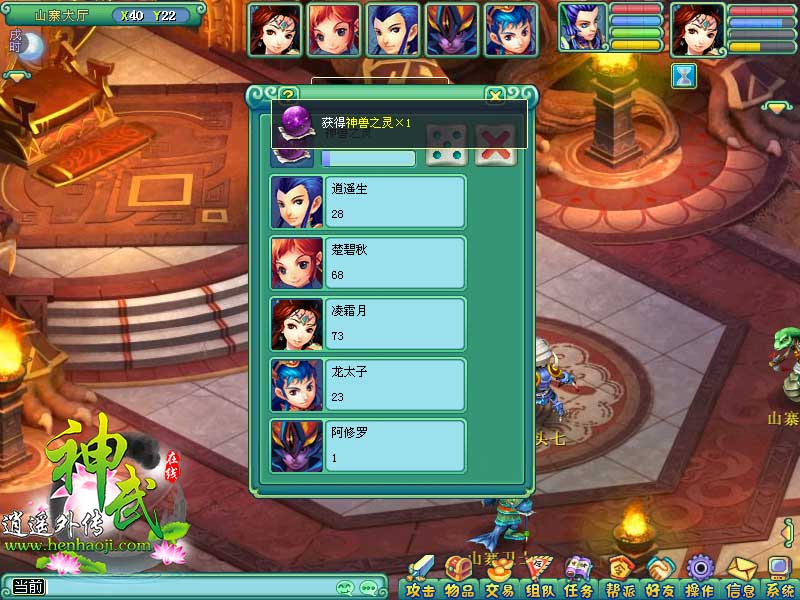The width and height of the screenshot is (800, 600).
Task: Open the 攻击 attack menu
Action: [x=420, y=580]
